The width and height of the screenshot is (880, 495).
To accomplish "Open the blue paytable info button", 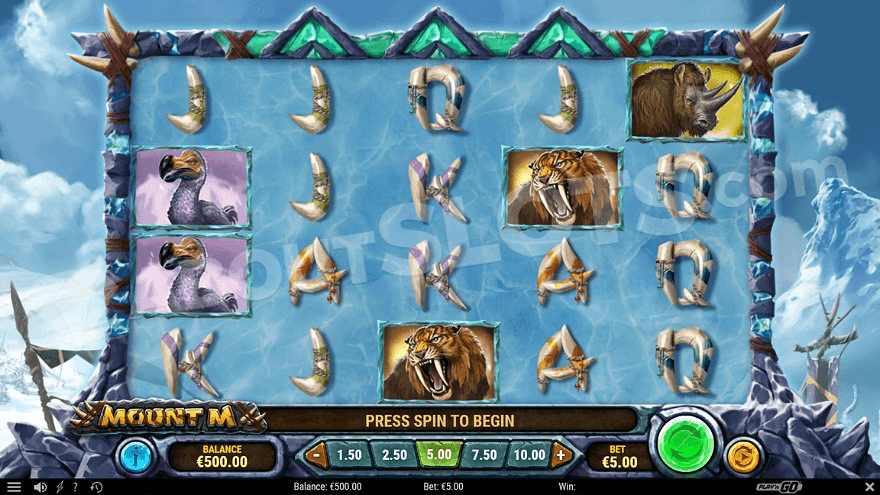I will [x=134, y=456].
